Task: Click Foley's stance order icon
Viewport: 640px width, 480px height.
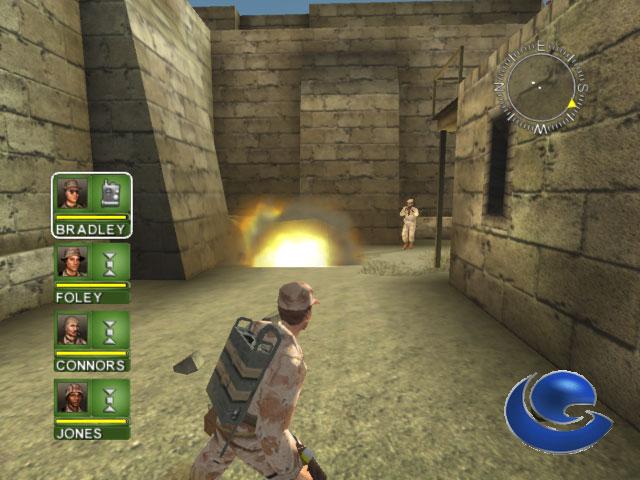Action: 110,262
